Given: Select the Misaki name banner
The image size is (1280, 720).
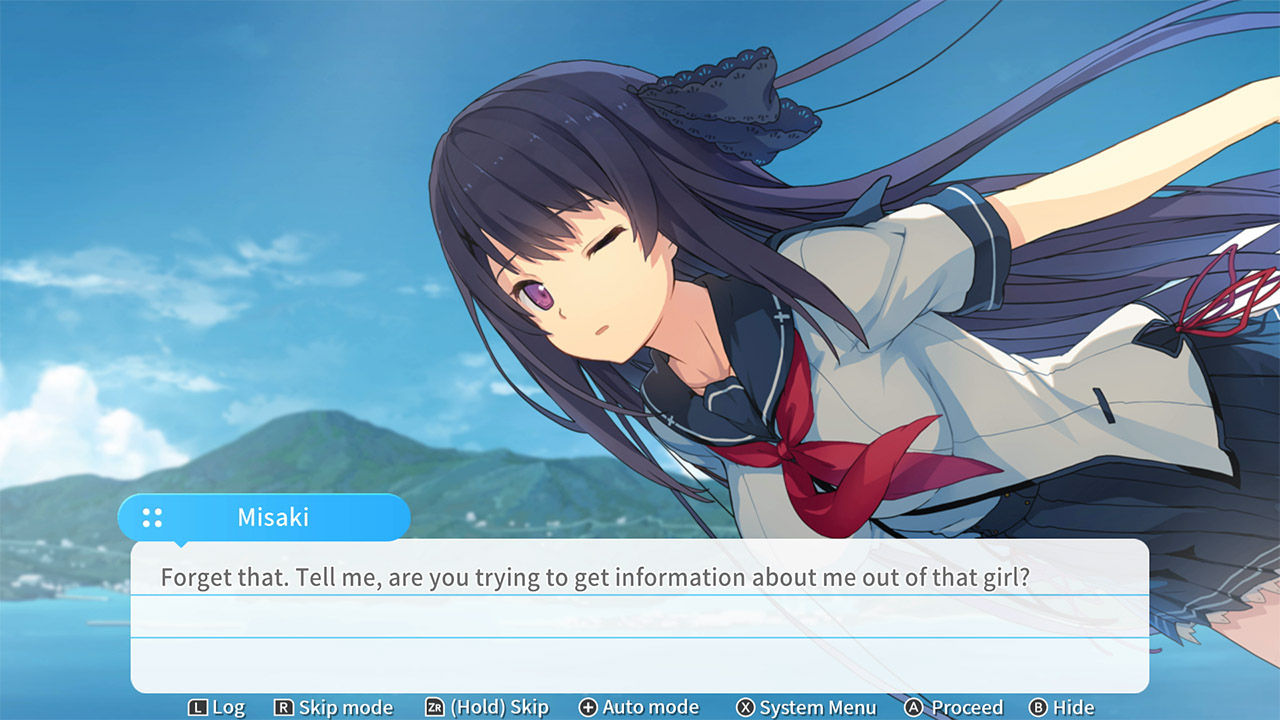Looking at the screenshot, I should (x=275, y=517).
